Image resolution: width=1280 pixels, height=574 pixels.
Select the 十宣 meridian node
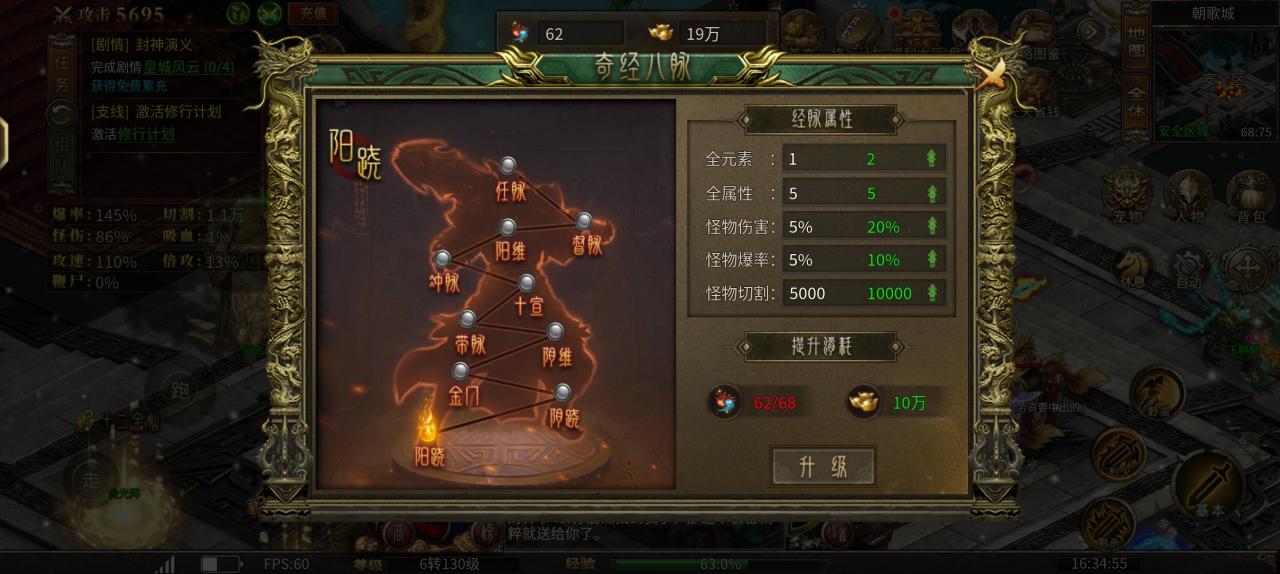(526, 283)
